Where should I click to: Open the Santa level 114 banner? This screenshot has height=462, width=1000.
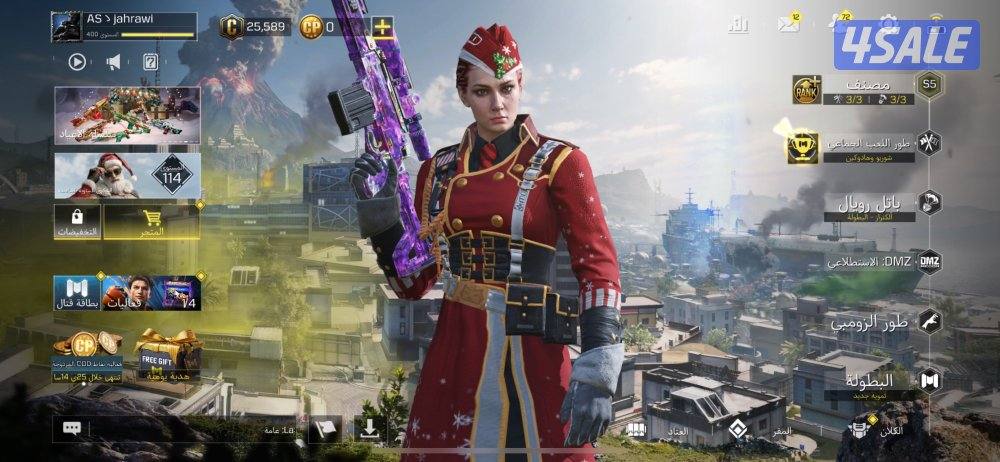tap(127, 175)
